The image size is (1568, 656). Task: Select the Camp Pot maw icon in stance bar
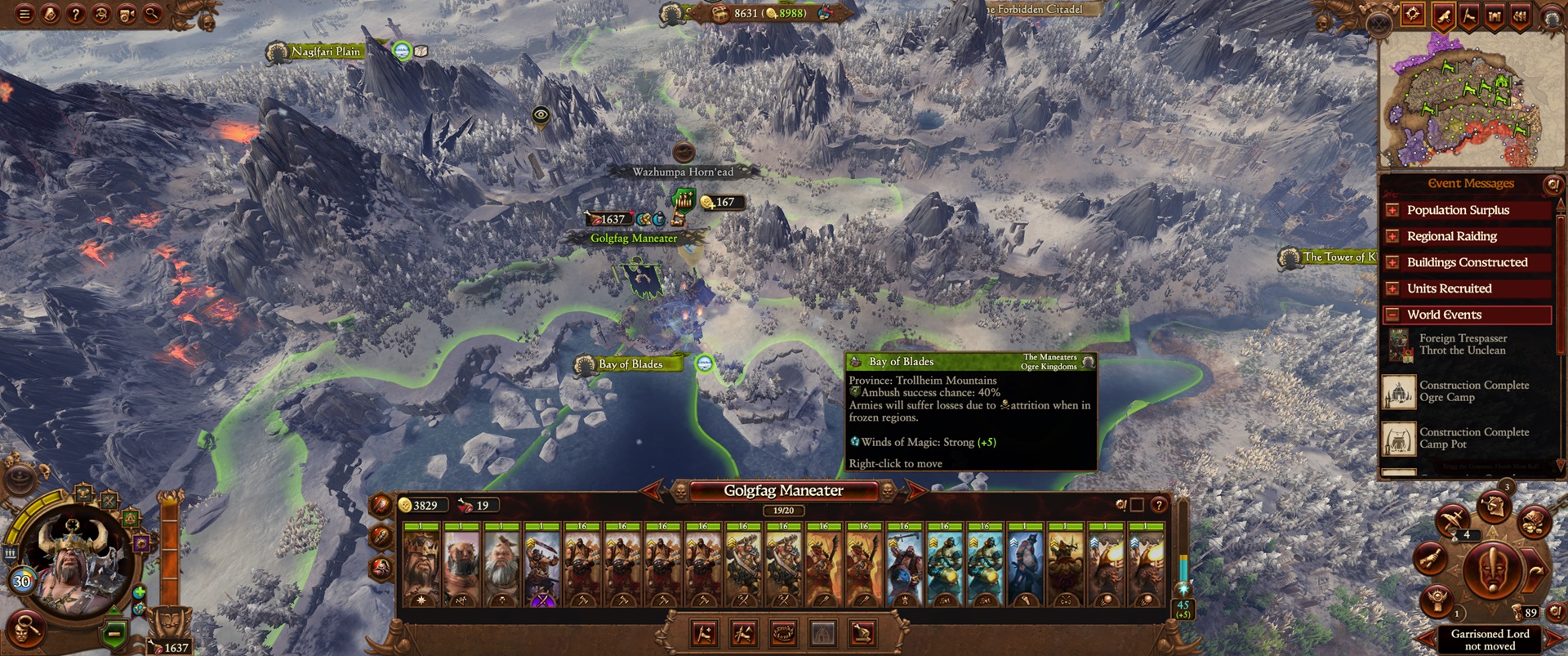pos(783,635)
